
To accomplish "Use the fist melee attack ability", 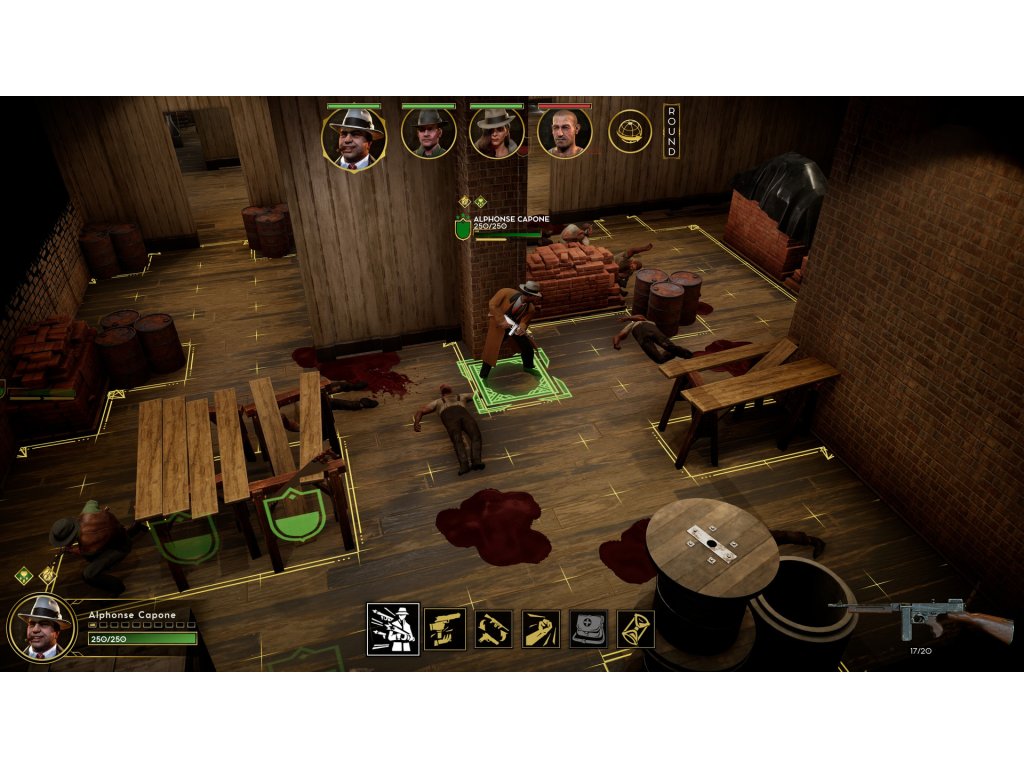I will click(x=541, y=629).
